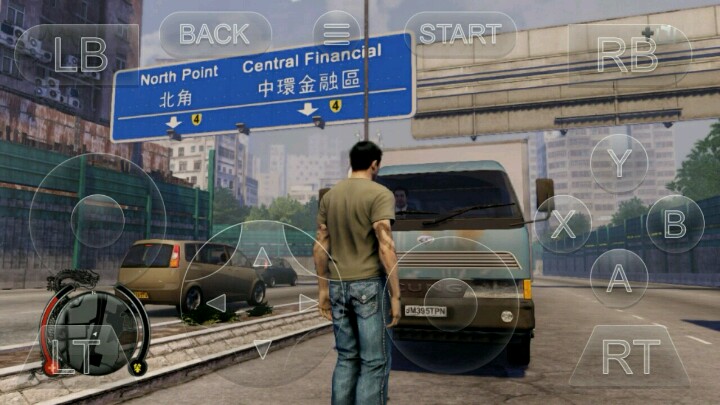This screenshot has height=405, width=720.
Task: Tap the RT trigger button overlay
Action: [630, 356]
